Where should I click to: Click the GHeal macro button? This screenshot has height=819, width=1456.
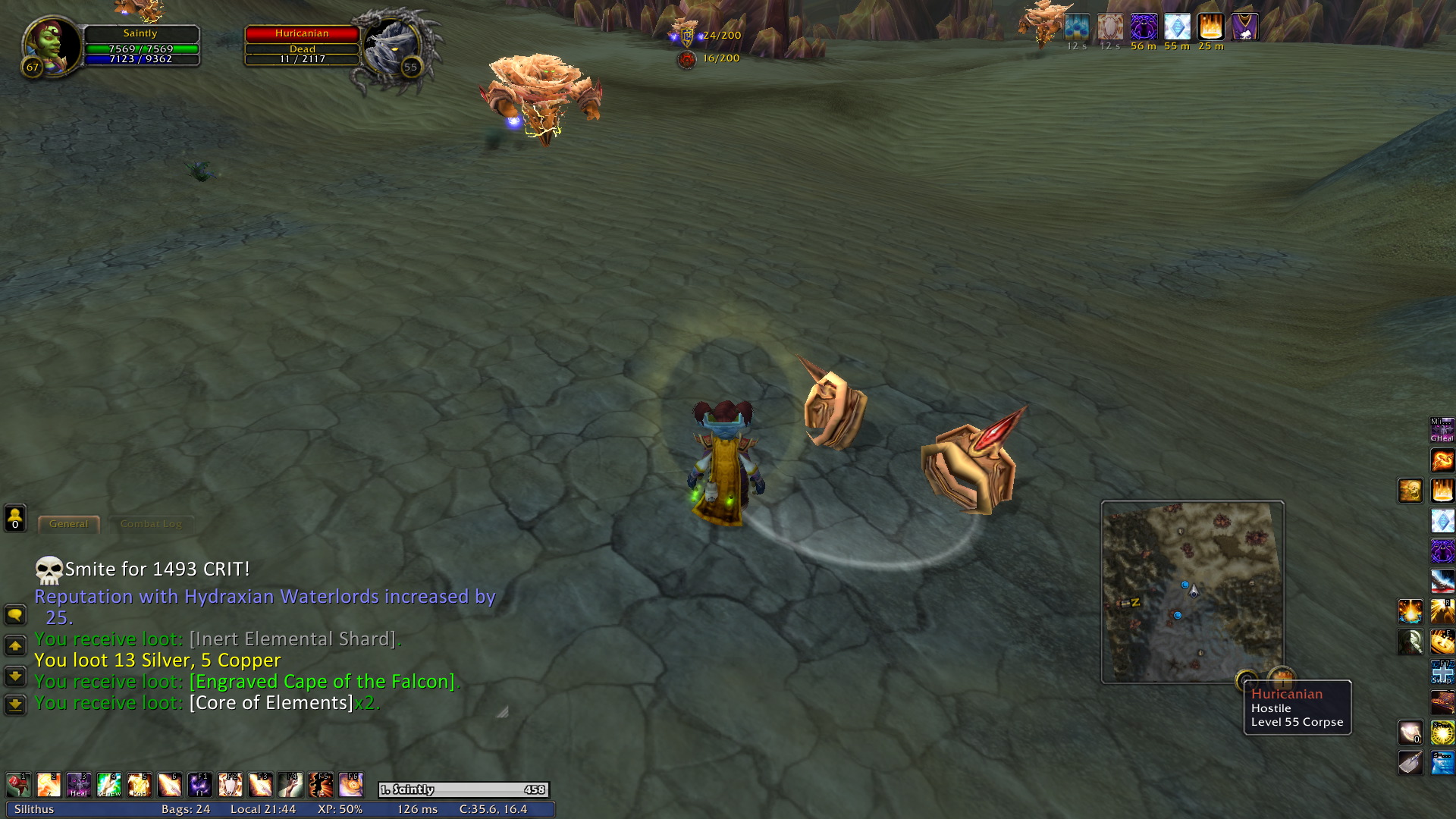click(x=1442, y=430)
